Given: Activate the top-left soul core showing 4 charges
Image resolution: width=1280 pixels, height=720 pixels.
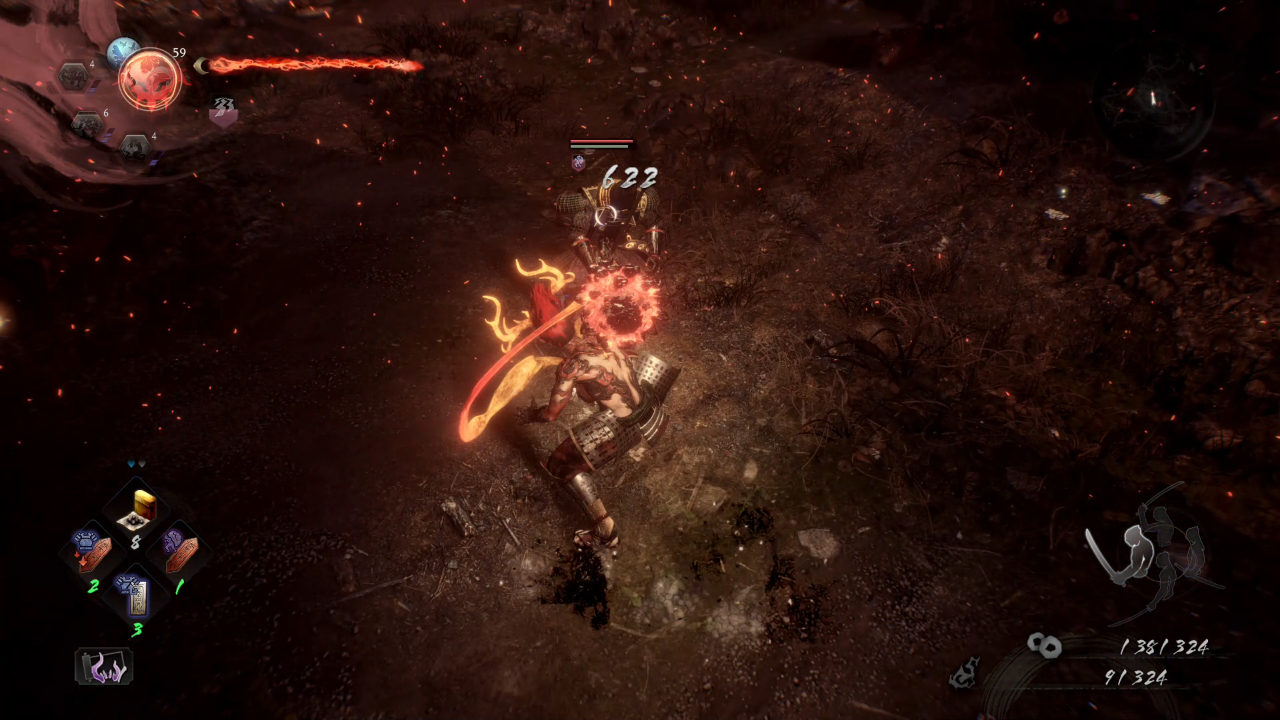Looking at the screenshot, I should pos(74,78).
